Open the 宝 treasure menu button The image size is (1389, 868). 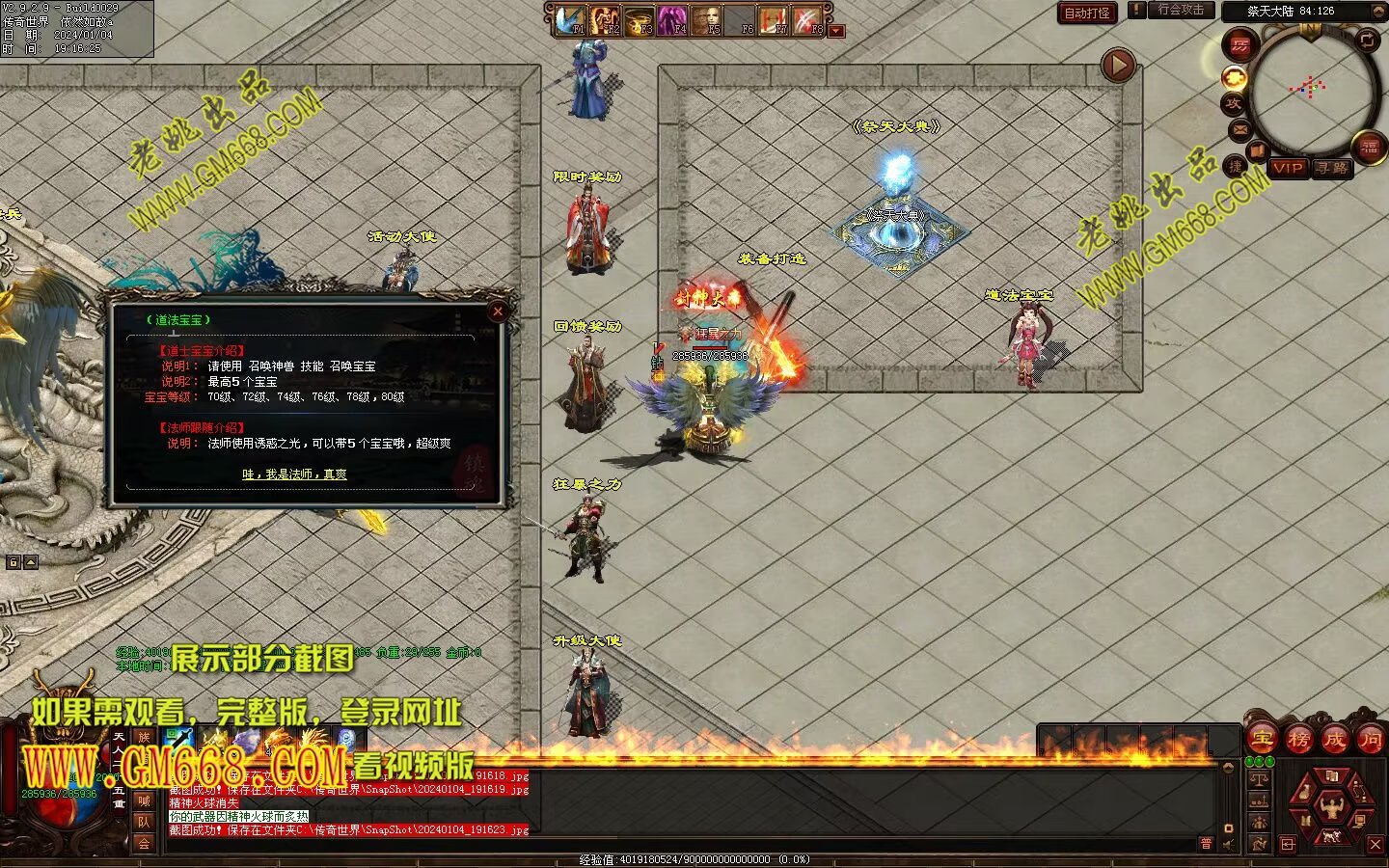[x=1262, y=739]
